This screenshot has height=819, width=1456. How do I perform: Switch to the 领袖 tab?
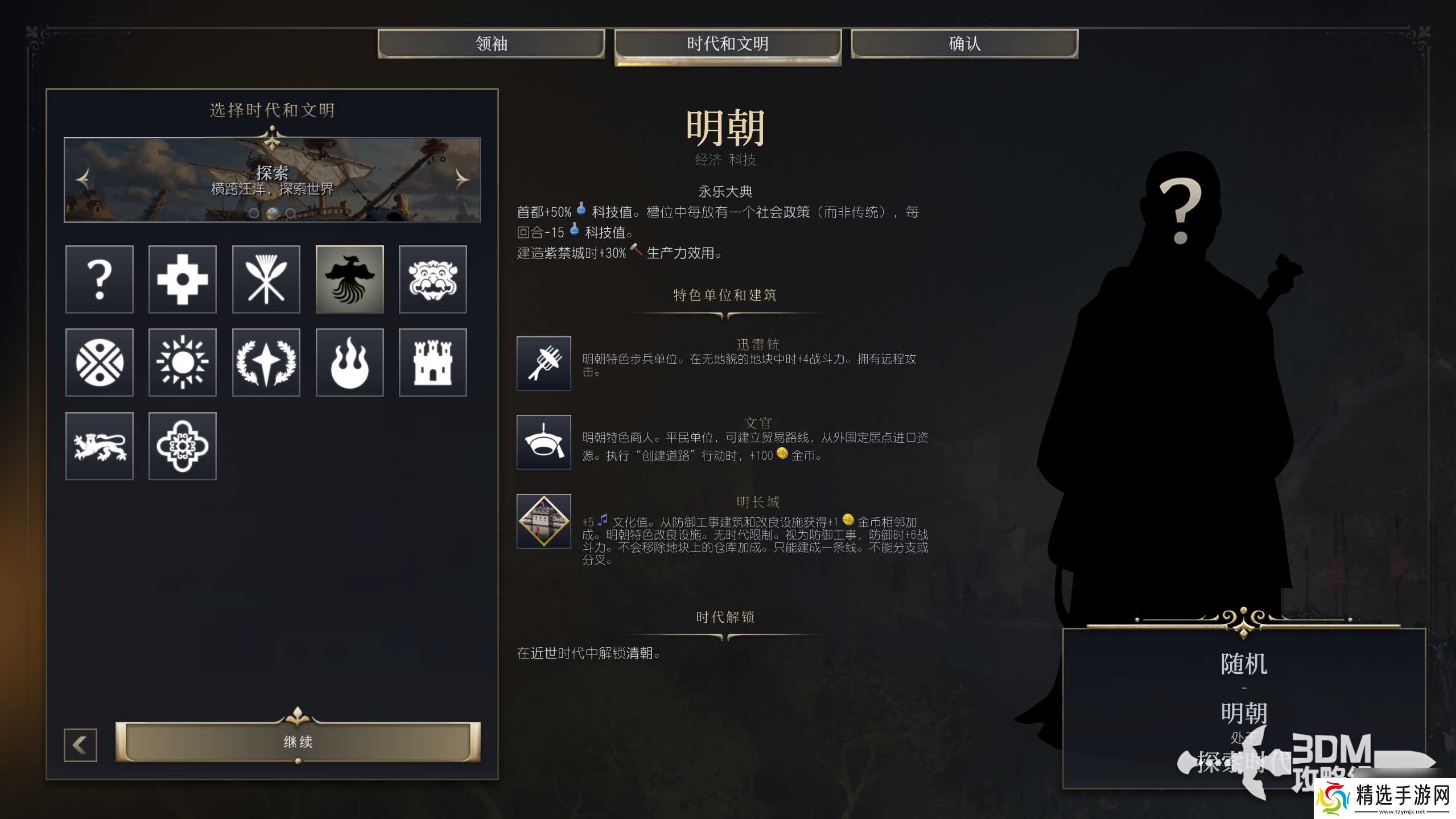490,44
